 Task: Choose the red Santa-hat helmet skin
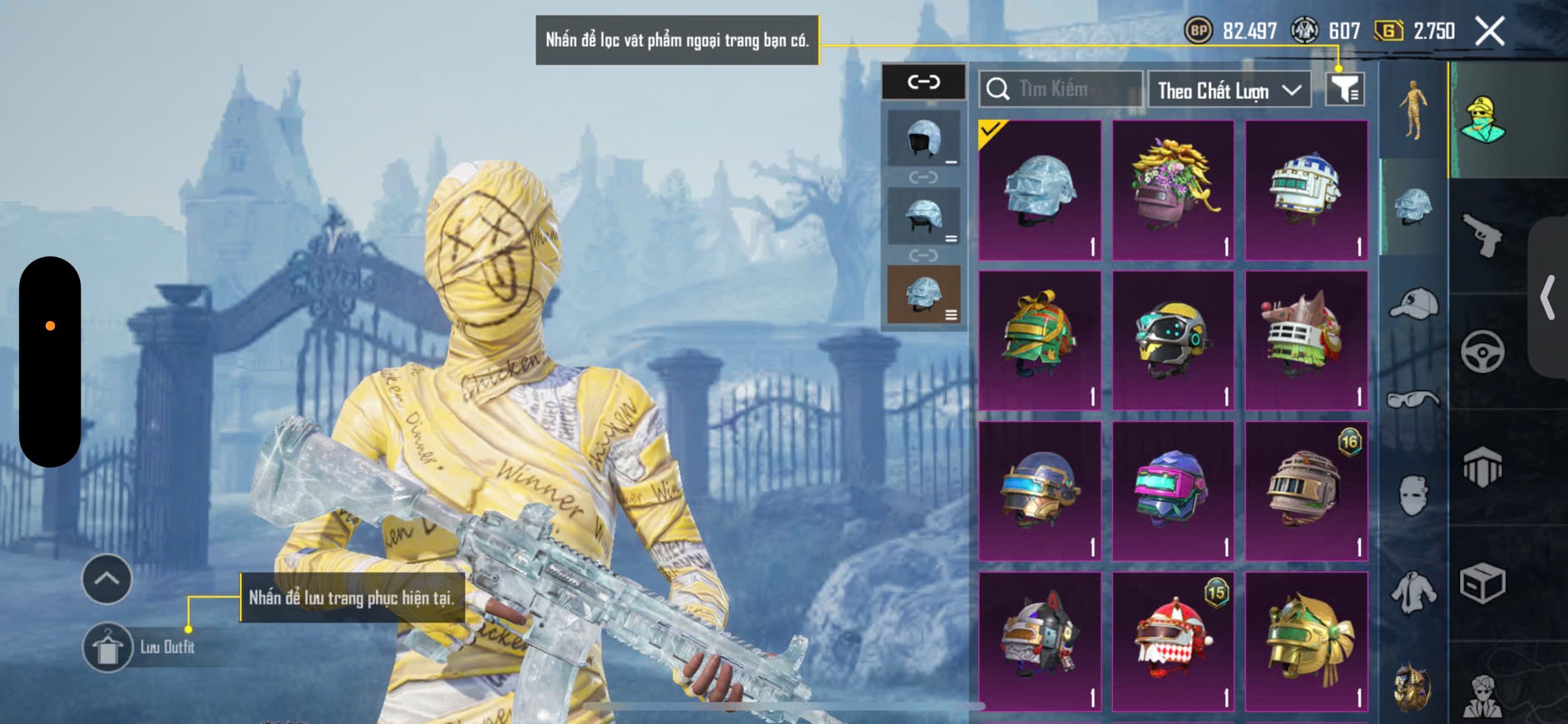1173,641
